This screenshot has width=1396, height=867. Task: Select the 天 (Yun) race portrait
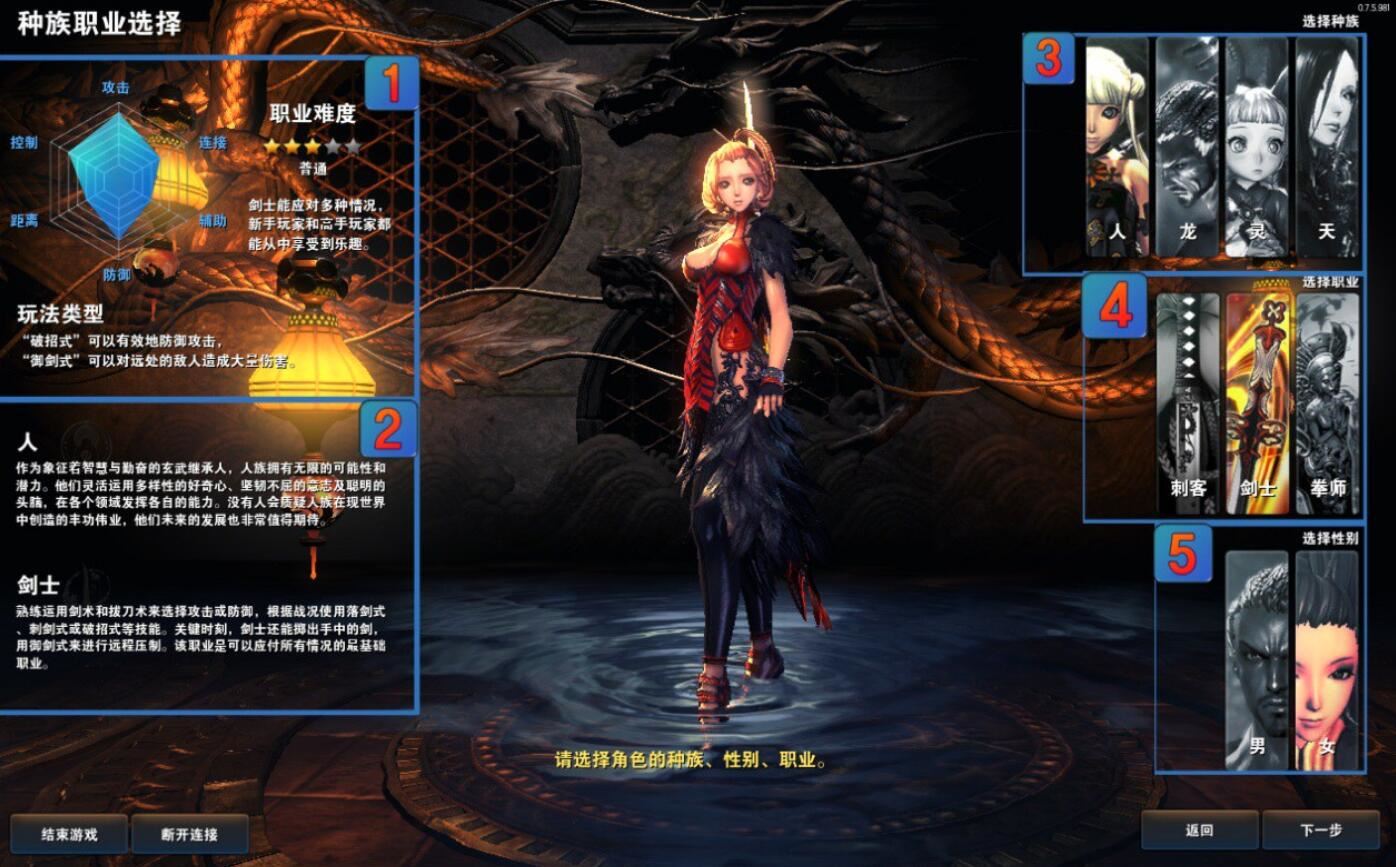pos(1326,147)
